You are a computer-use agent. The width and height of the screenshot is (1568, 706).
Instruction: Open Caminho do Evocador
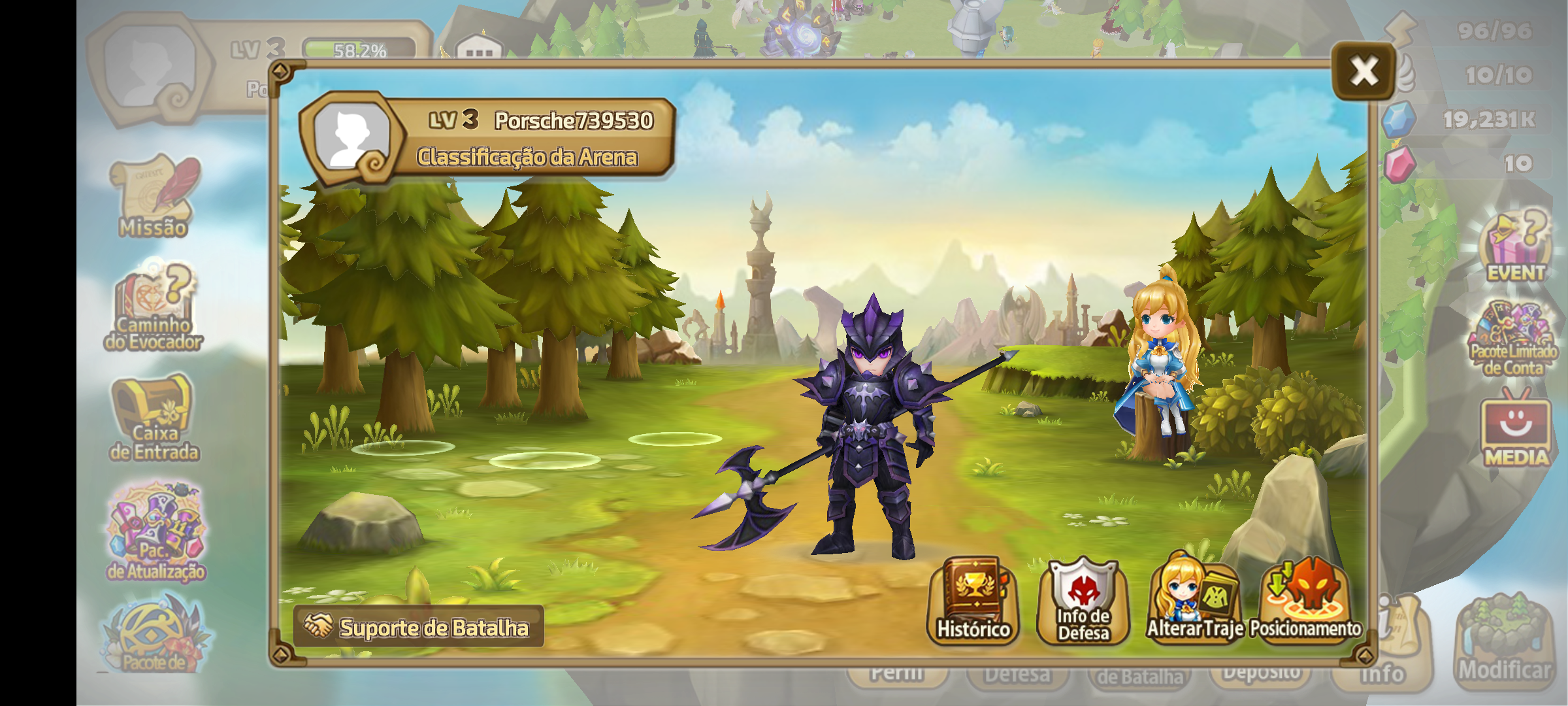tap(154, 307)
